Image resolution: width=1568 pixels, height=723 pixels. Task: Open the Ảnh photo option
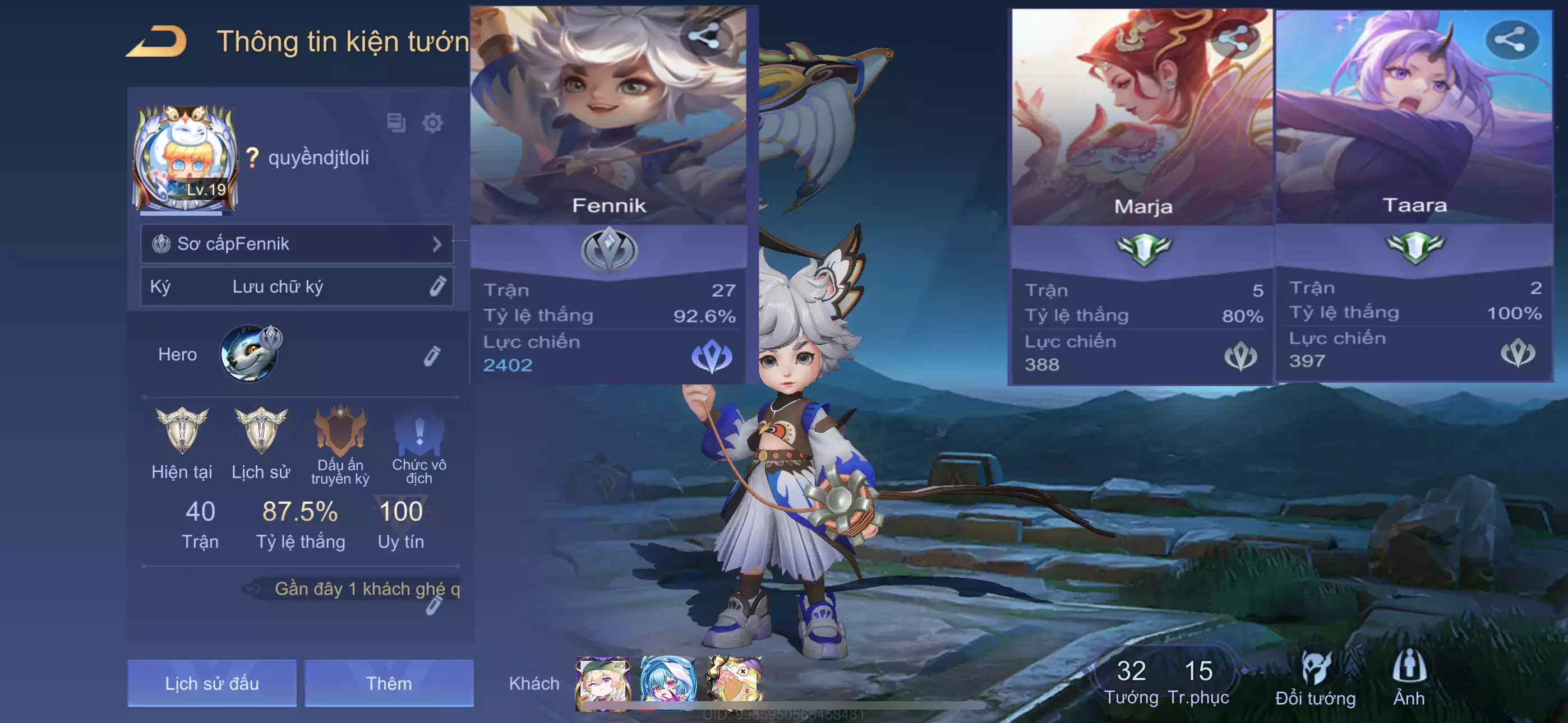pos(1409,679)
